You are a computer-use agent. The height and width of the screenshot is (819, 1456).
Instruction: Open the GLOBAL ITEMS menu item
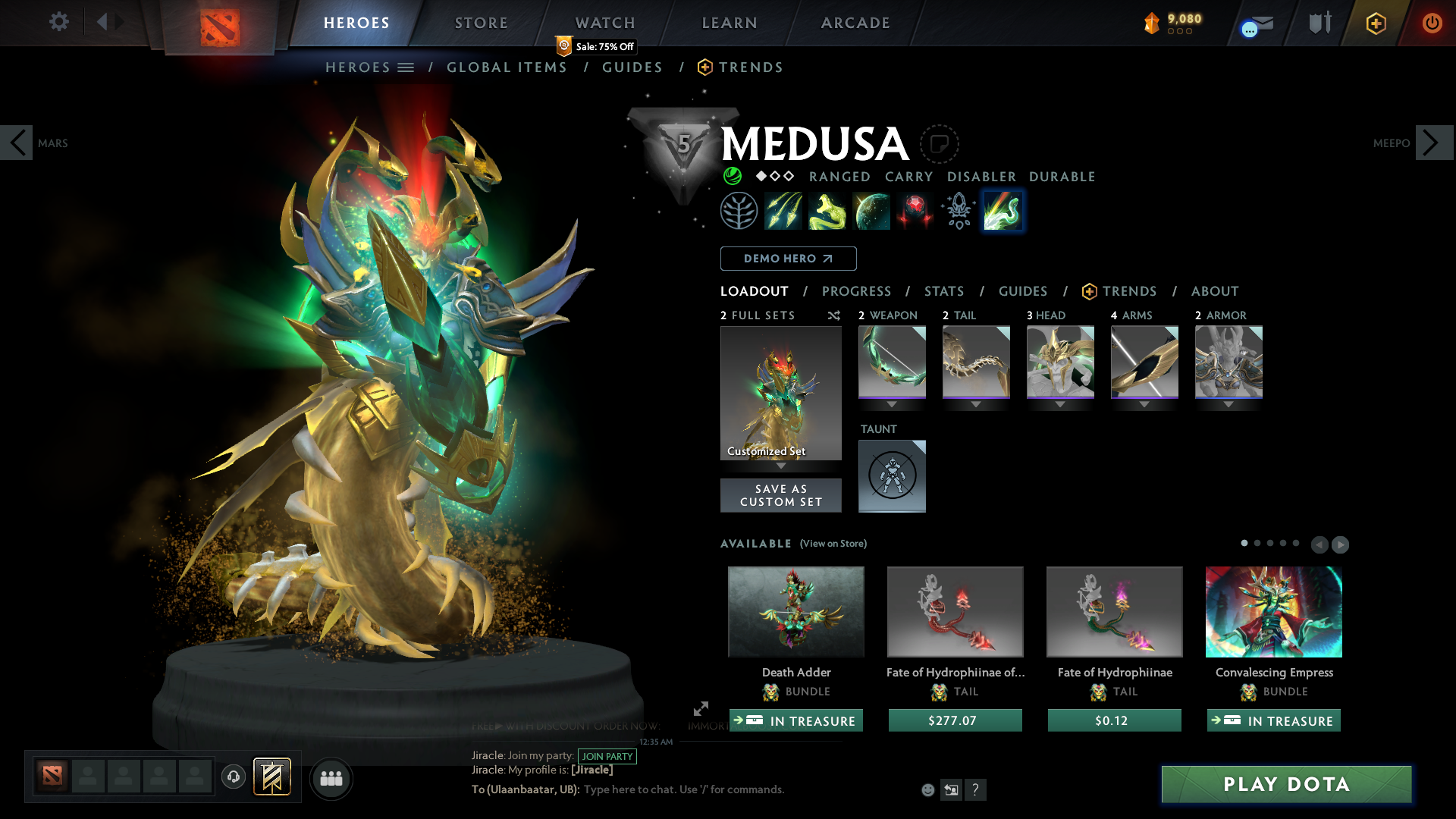click(507, 67)
